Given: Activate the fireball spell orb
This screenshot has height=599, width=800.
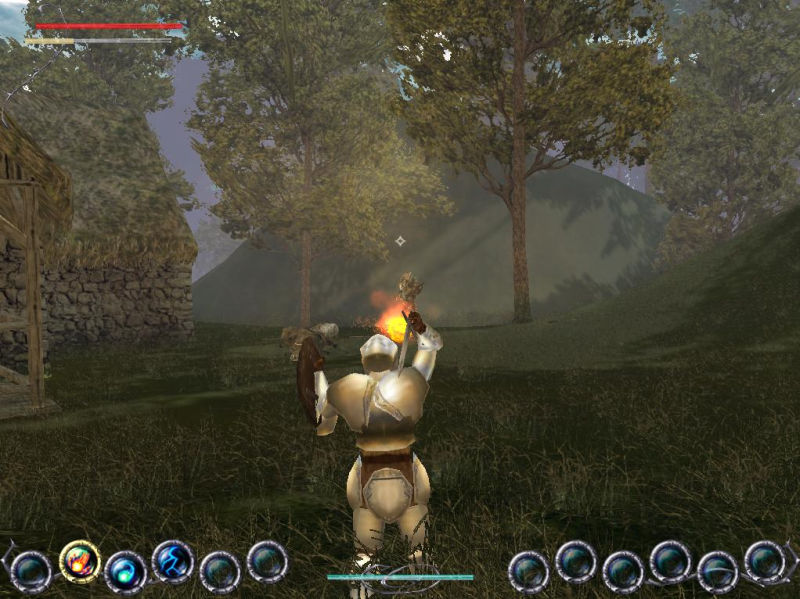Looking at the screenshot, I should coord(79,561).
